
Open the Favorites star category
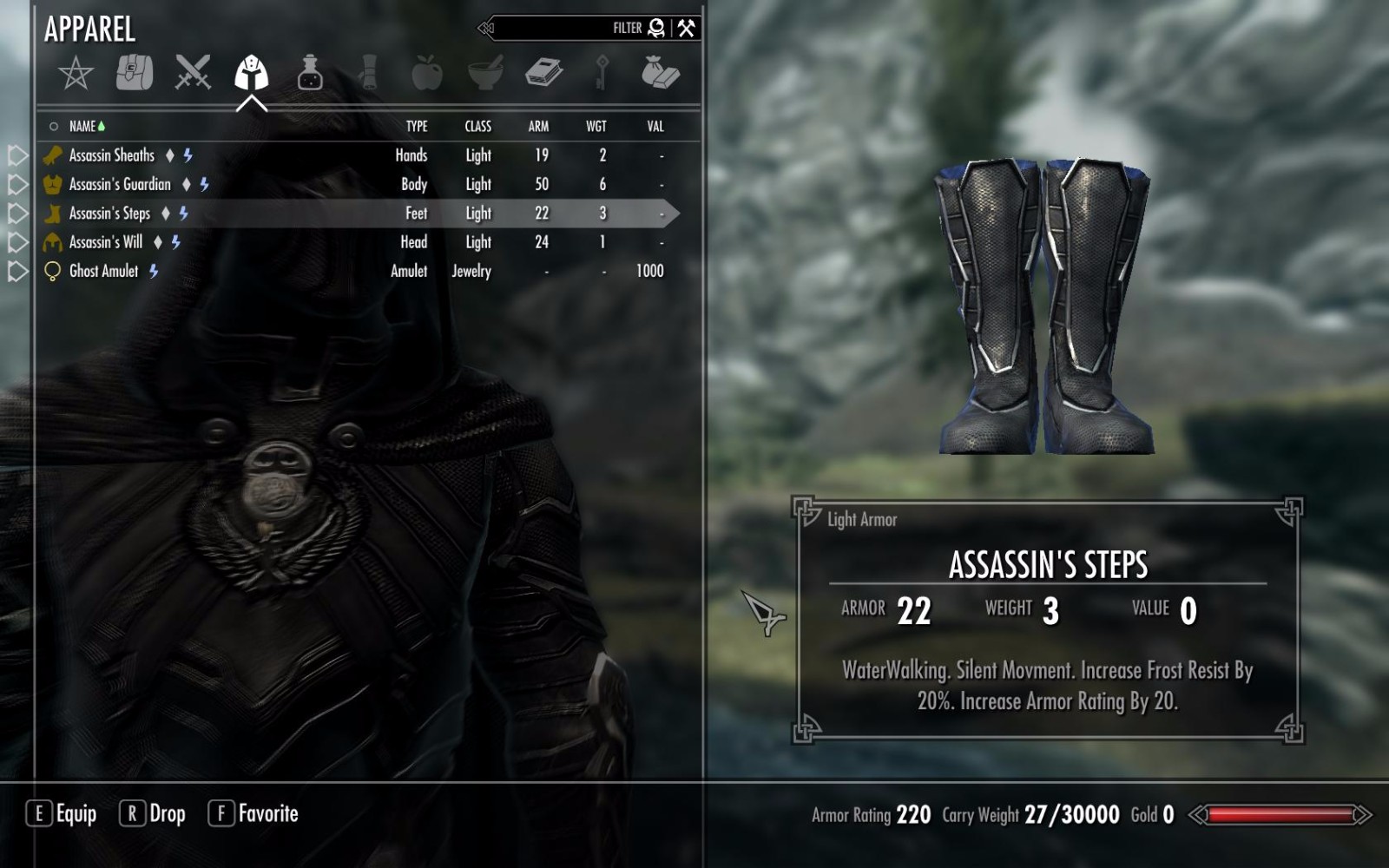(76, 74)
